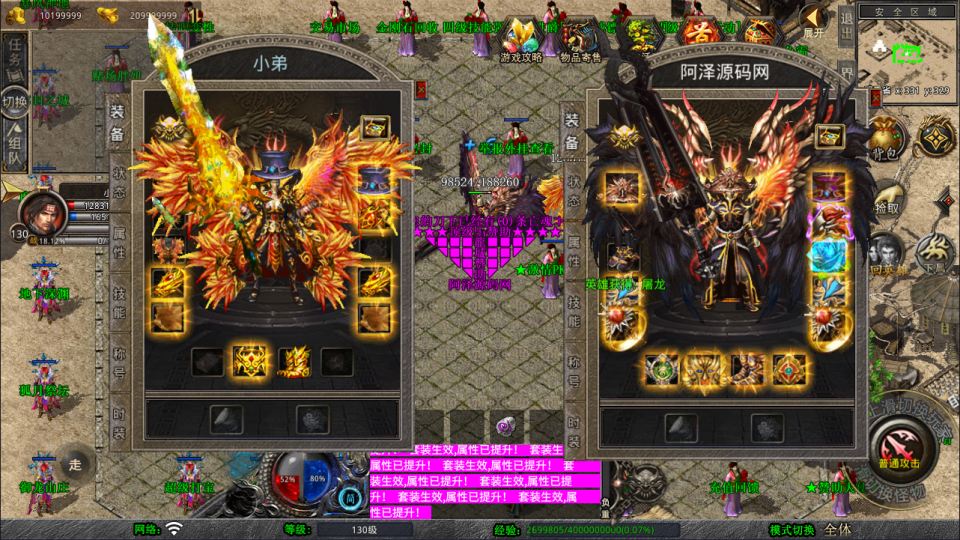Toggle the 模式切换 attack mode
The width and height of the screenshot is (960, 540).
click(792, 529)
